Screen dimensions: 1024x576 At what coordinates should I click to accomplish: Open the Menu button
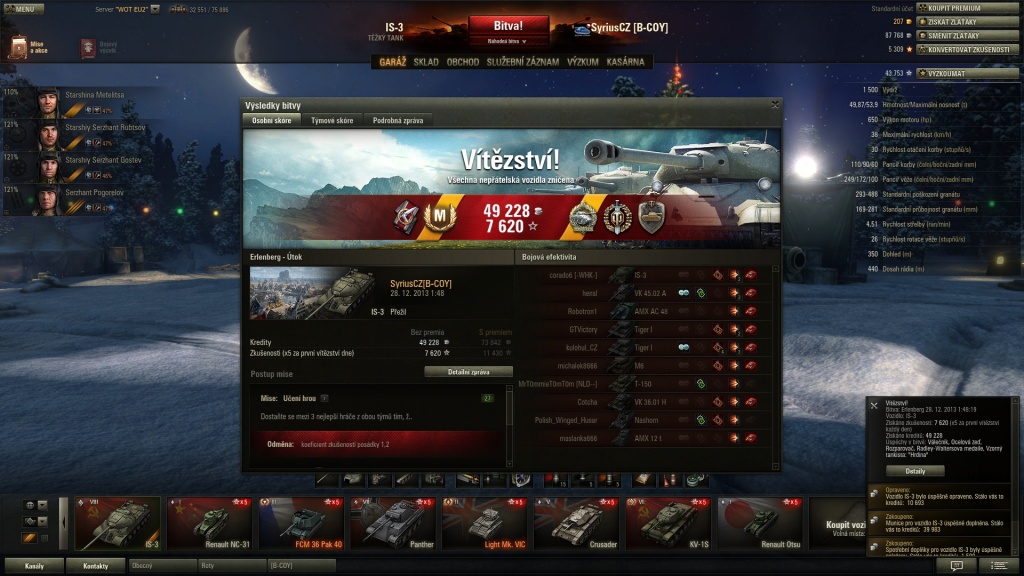[23, 8]
